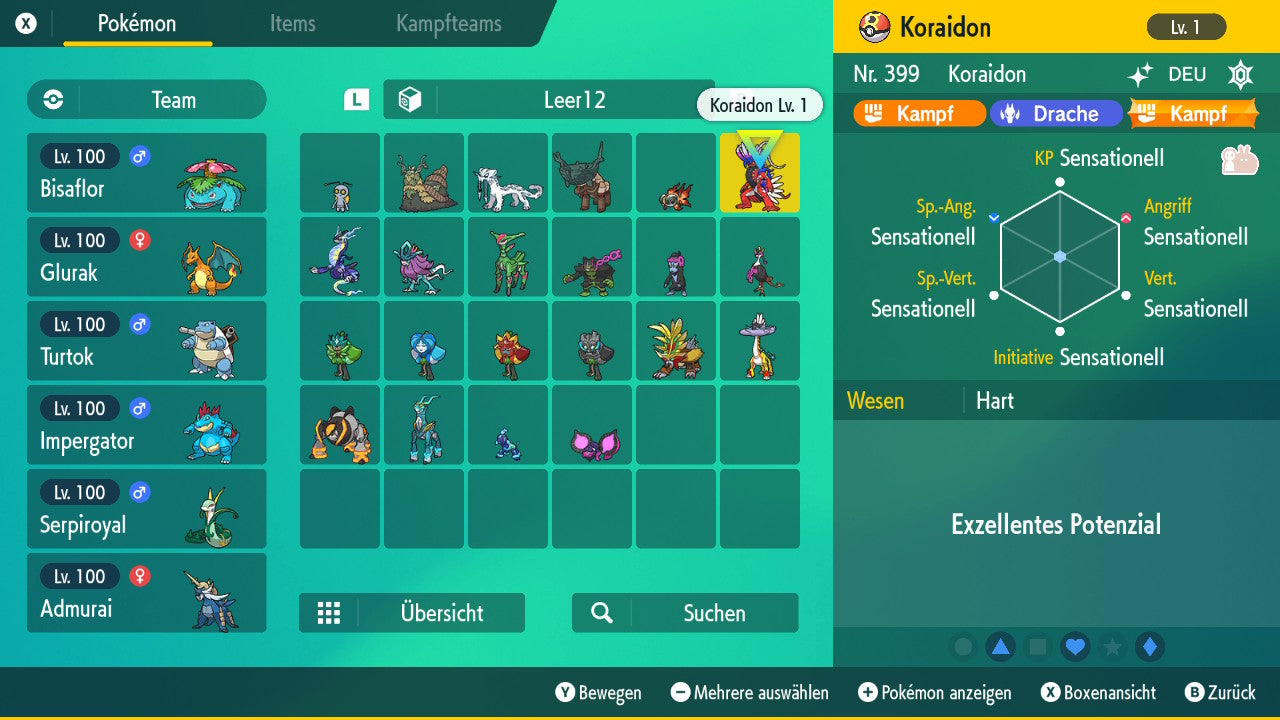Screen dimensions: 1280x720
Task: Click the Tera Jewel emblem right of DEU
Action: (x=1240, y=74)
